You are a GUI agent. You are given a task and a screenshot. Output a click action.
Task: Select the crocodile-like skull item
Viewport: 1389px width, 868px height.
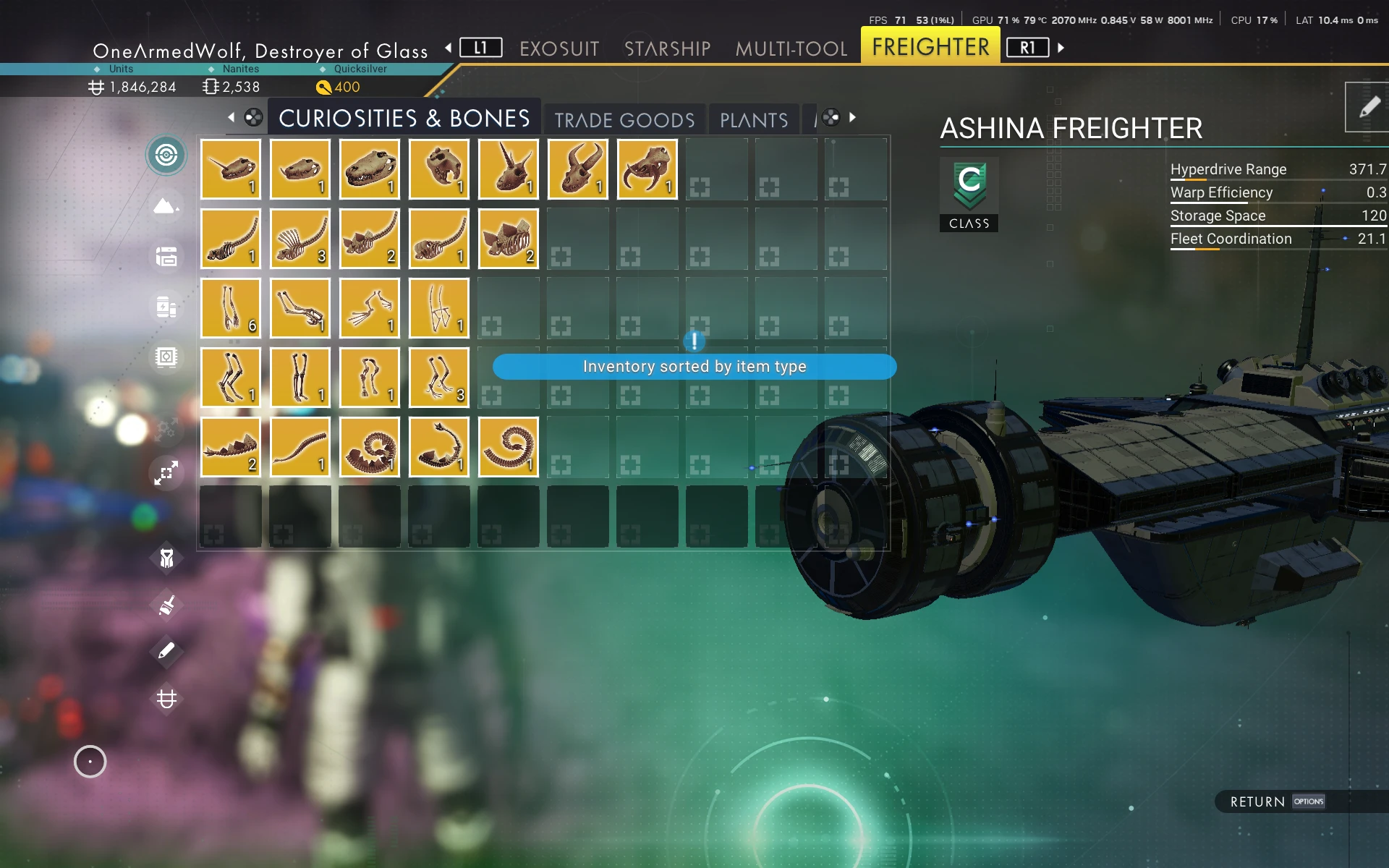[x=370, y=169]
